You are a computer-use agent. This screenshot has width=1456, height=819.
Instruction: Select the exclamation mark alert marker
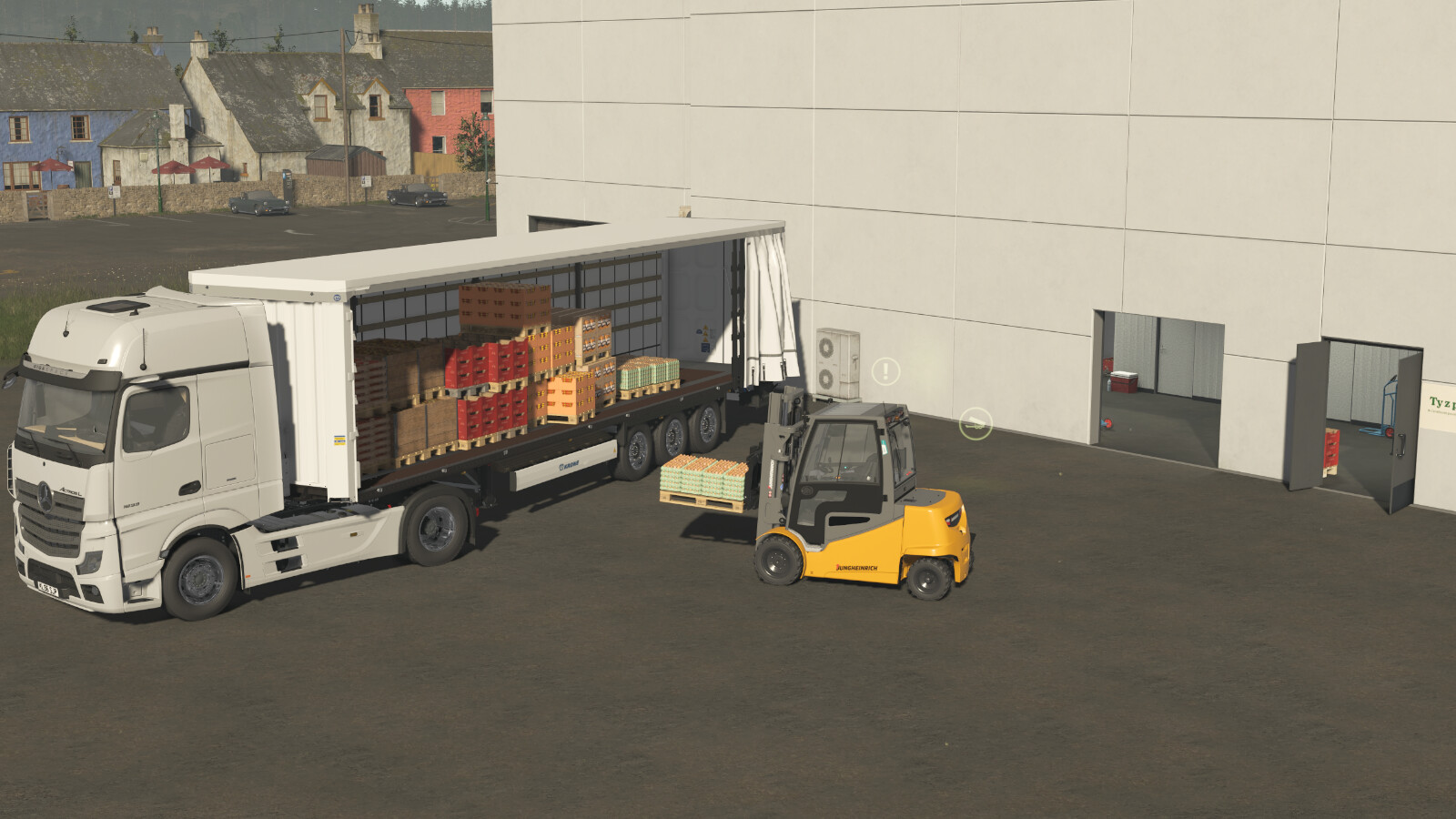[x=885, y=370]
